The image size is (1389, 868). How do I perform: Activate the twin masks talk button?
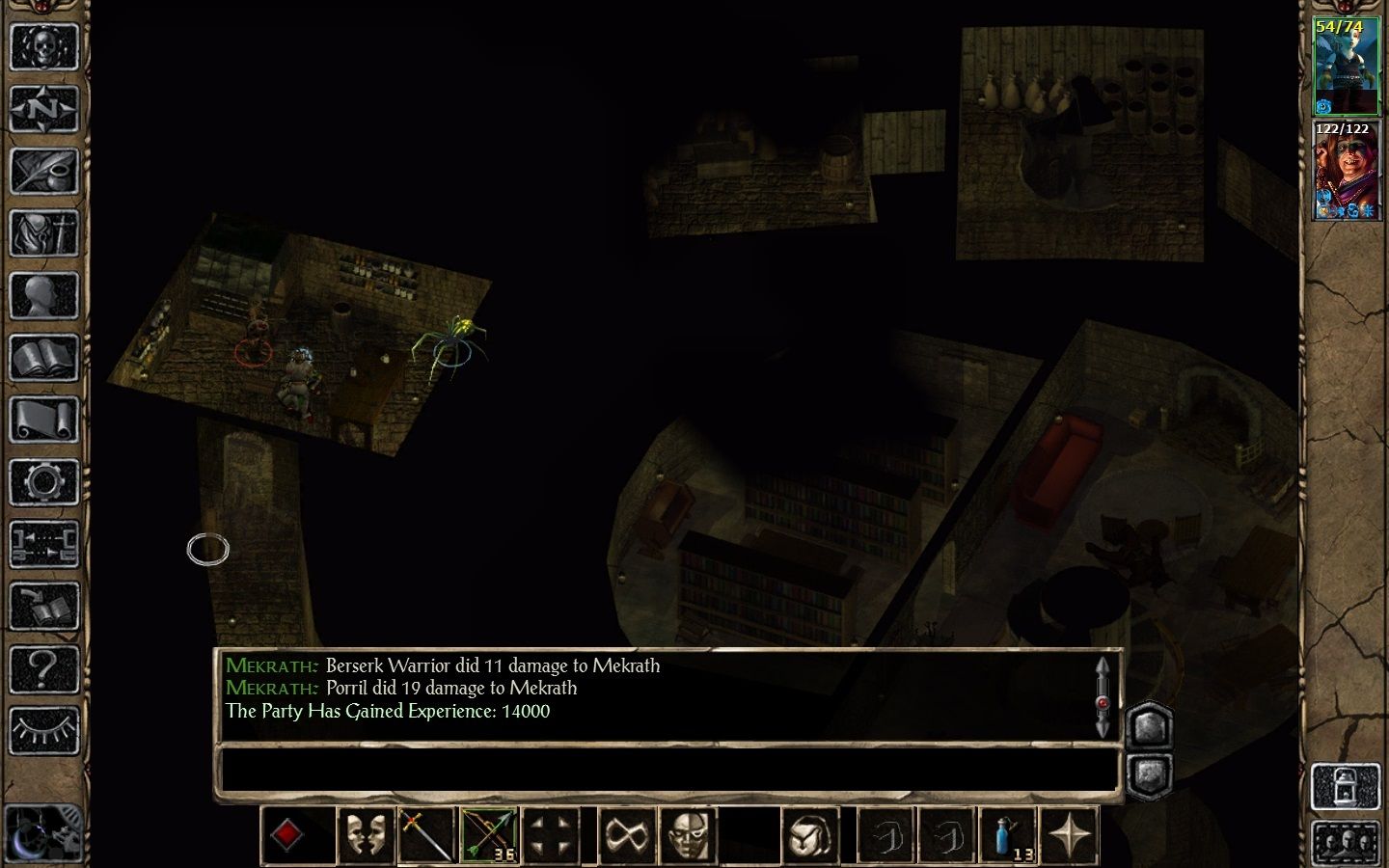[366, 834]
